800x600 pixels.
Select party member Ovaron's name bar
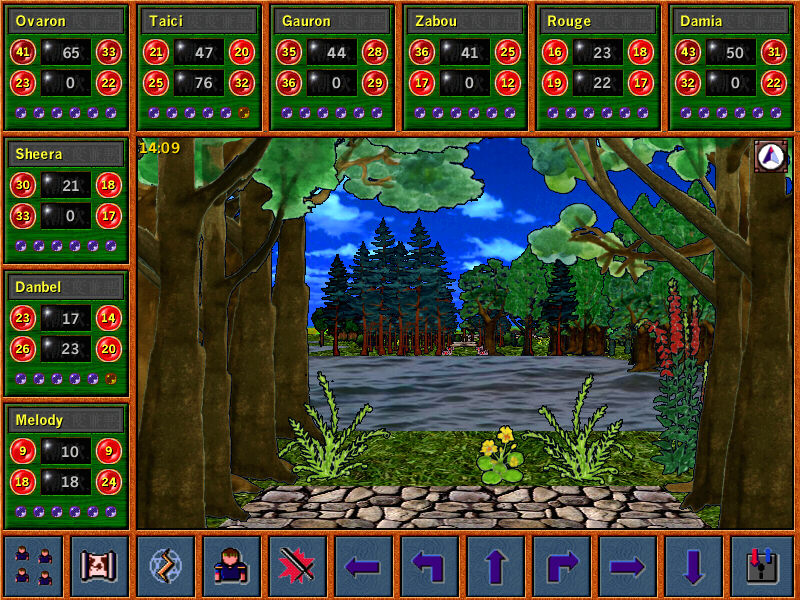pos(67,21)
